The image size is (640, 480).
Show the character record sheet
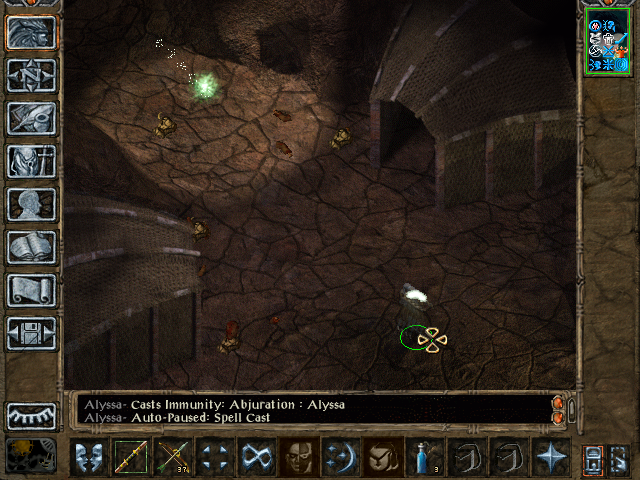pos(32,204)
